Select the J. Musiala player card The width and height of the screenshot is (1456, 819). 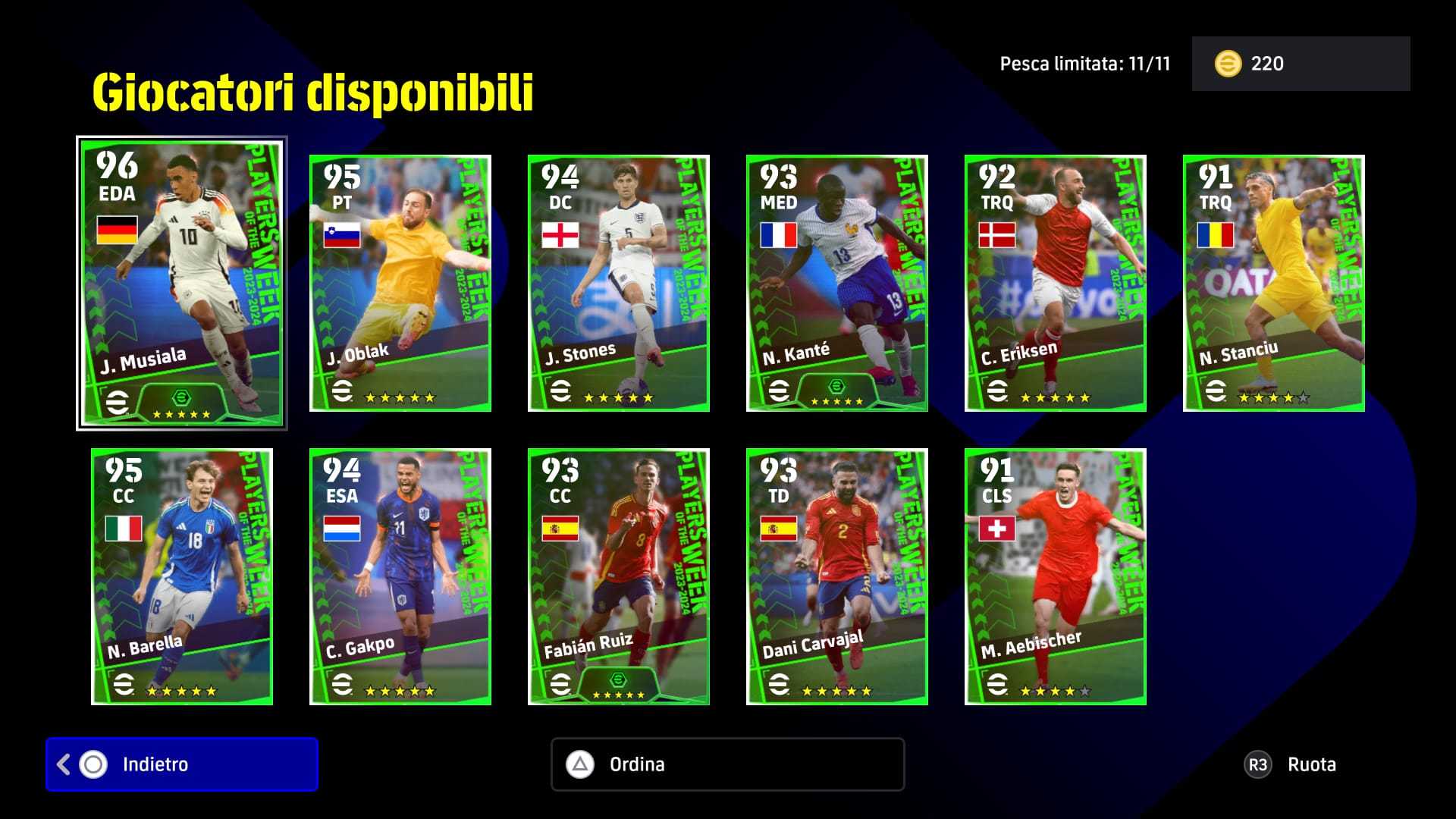(182, 284)
